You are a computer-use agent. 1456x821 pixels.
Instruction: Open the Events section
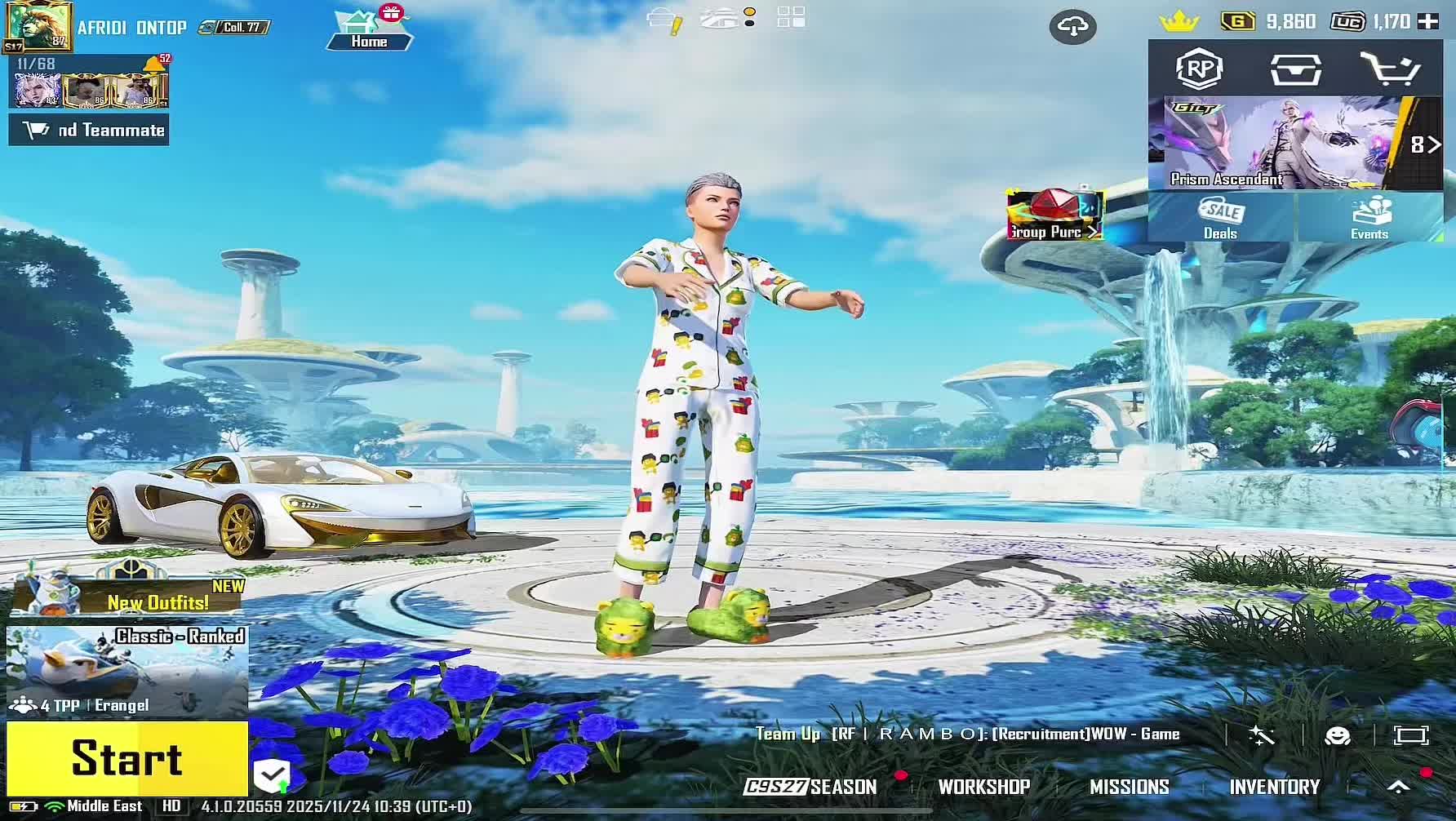[1369, 219]
